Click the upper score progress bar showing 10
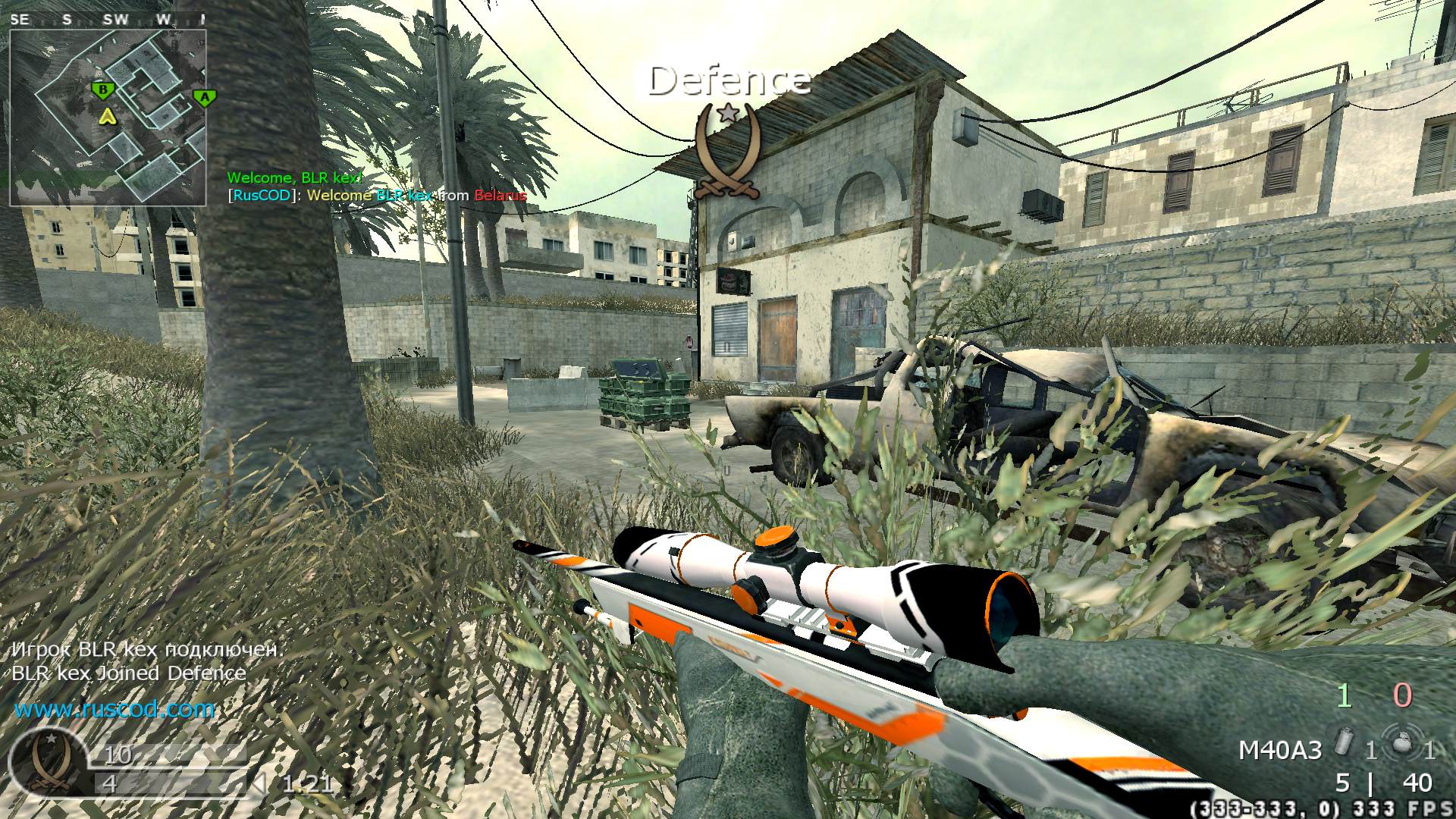Screen dimensions: 1456x819 (x=167, y=756)
